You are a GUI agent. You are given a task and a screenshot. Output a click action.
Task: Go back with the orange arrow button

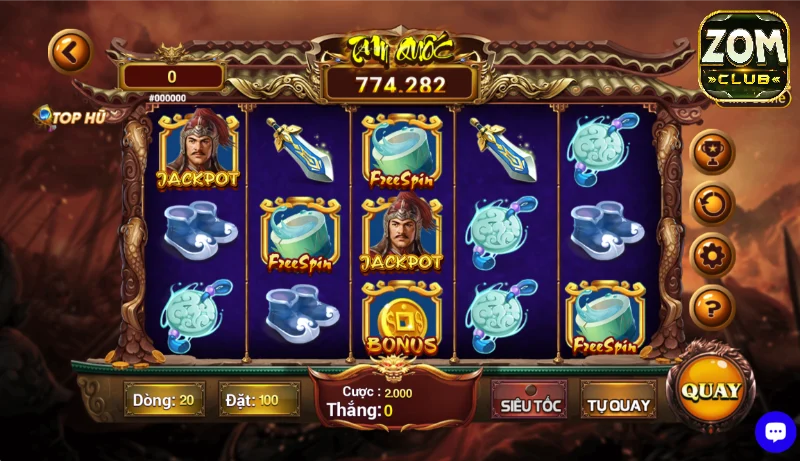[x=70, y=52]
